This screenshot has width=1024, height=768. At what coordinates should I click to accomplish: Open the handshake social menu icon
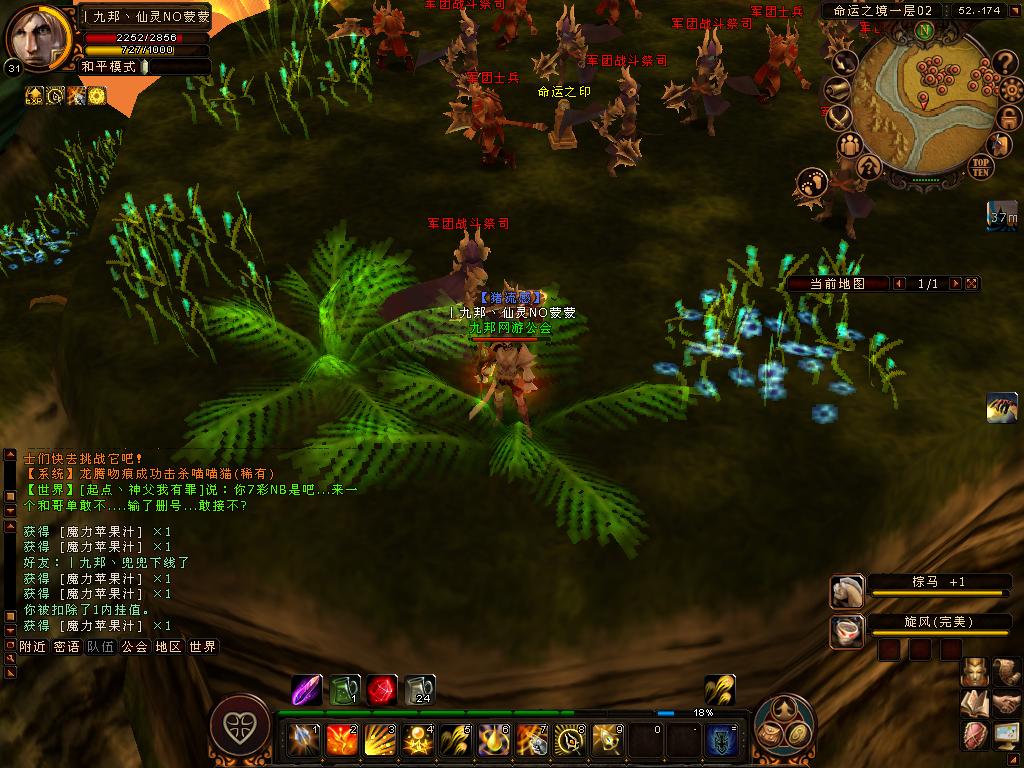(1006, 704)
